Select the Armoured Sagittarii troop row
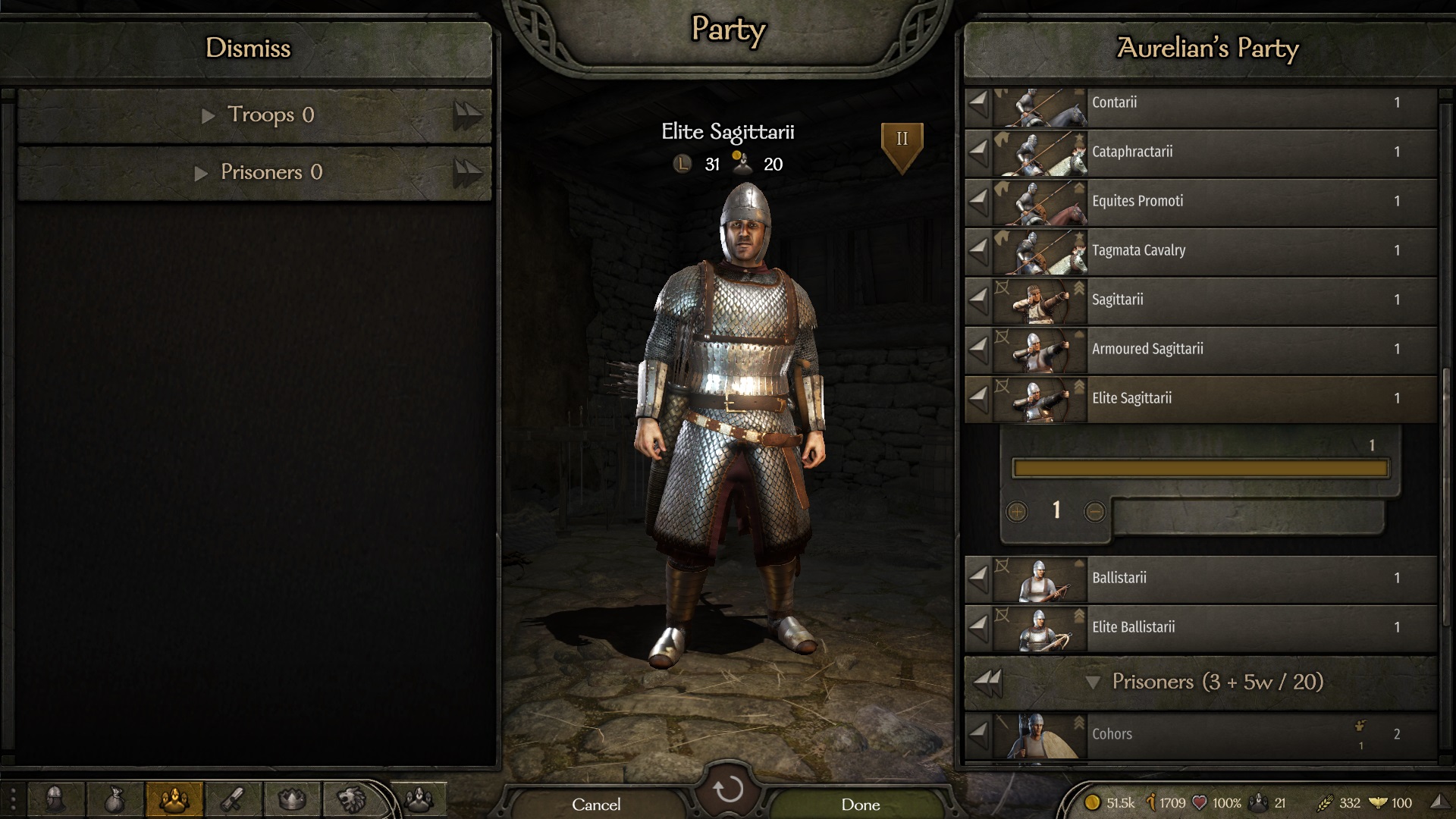This screenshot has width=1456, height=819. click(1244, 350)
